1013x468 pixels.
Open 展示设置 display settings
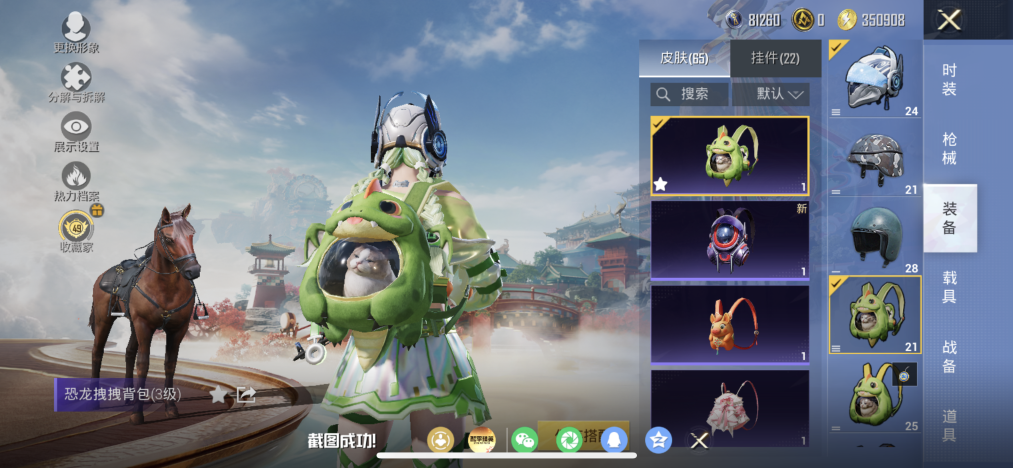(x=76, y=132)
